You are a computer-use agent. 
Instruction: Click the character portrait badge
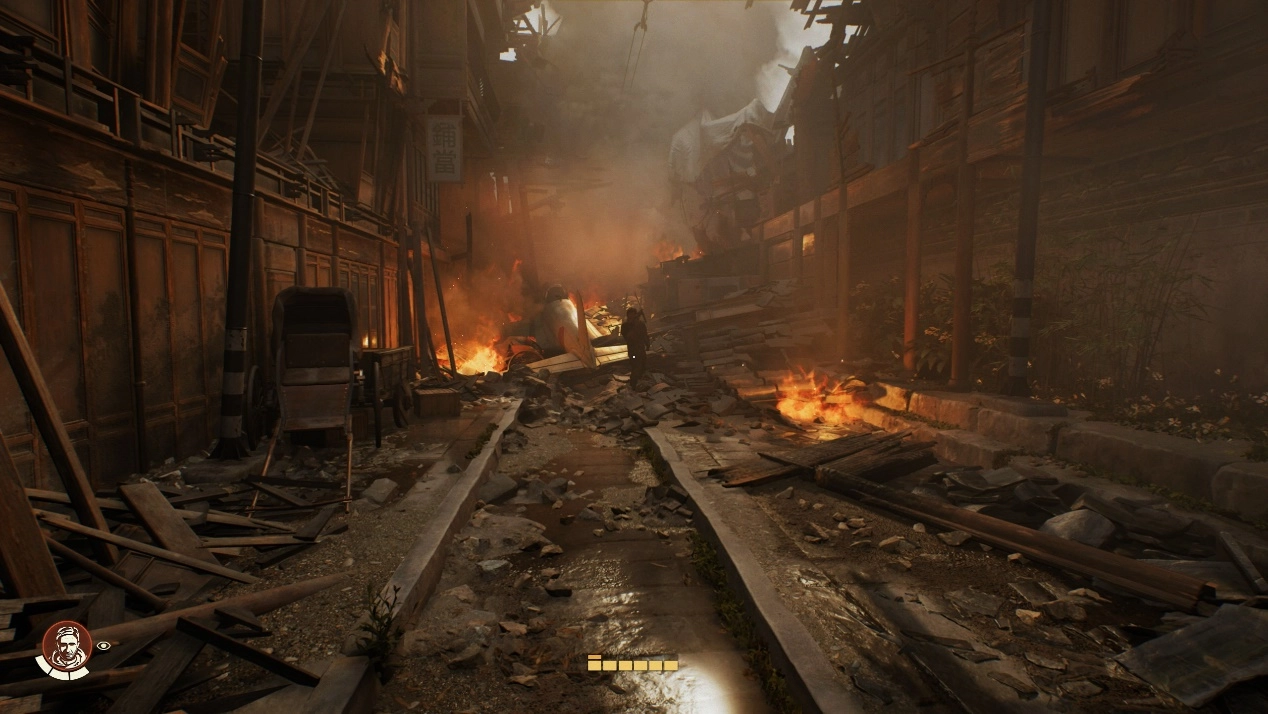(x=65, y=647)
